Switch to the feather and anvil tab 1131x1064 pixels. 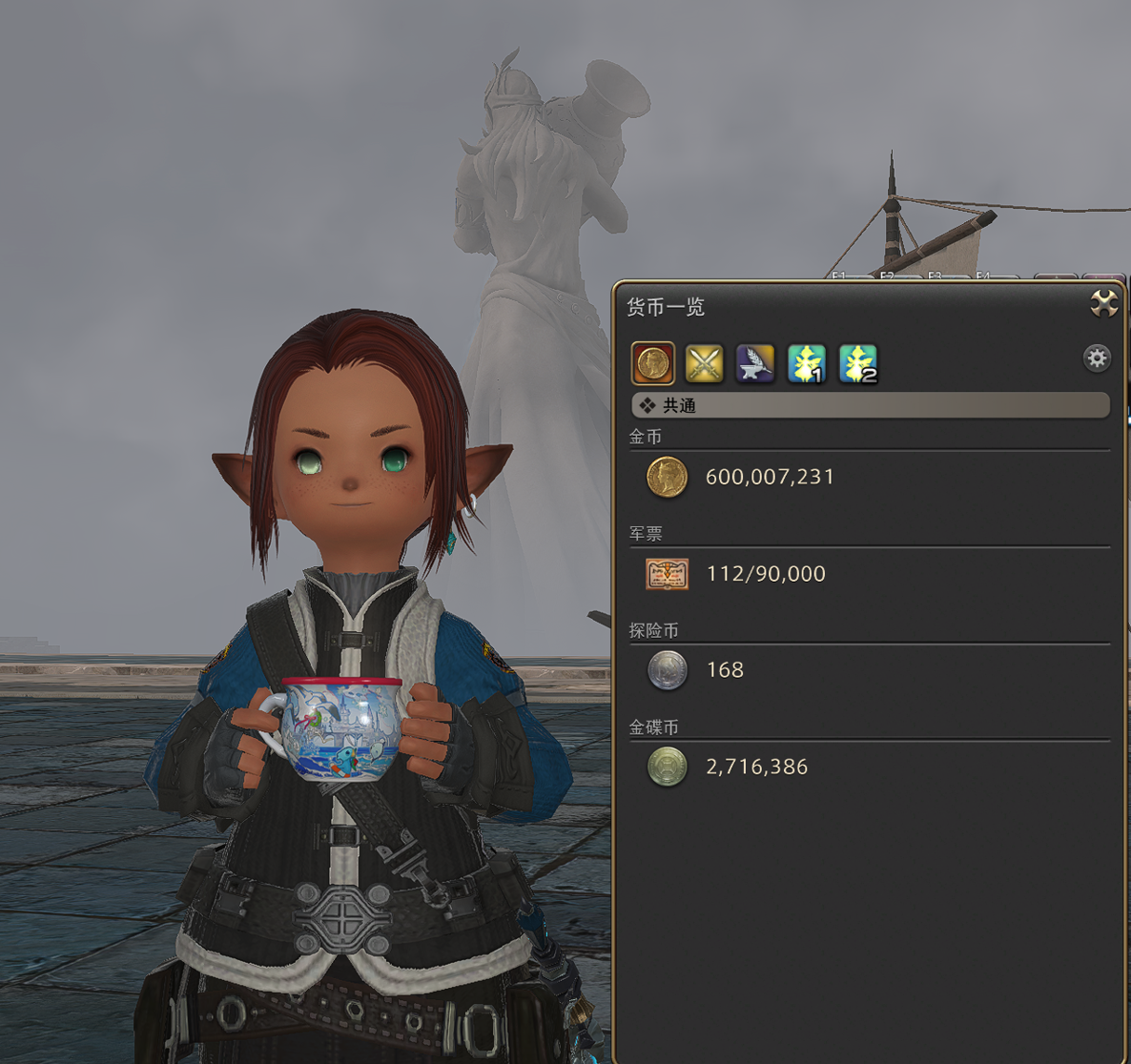coord(755,363)
